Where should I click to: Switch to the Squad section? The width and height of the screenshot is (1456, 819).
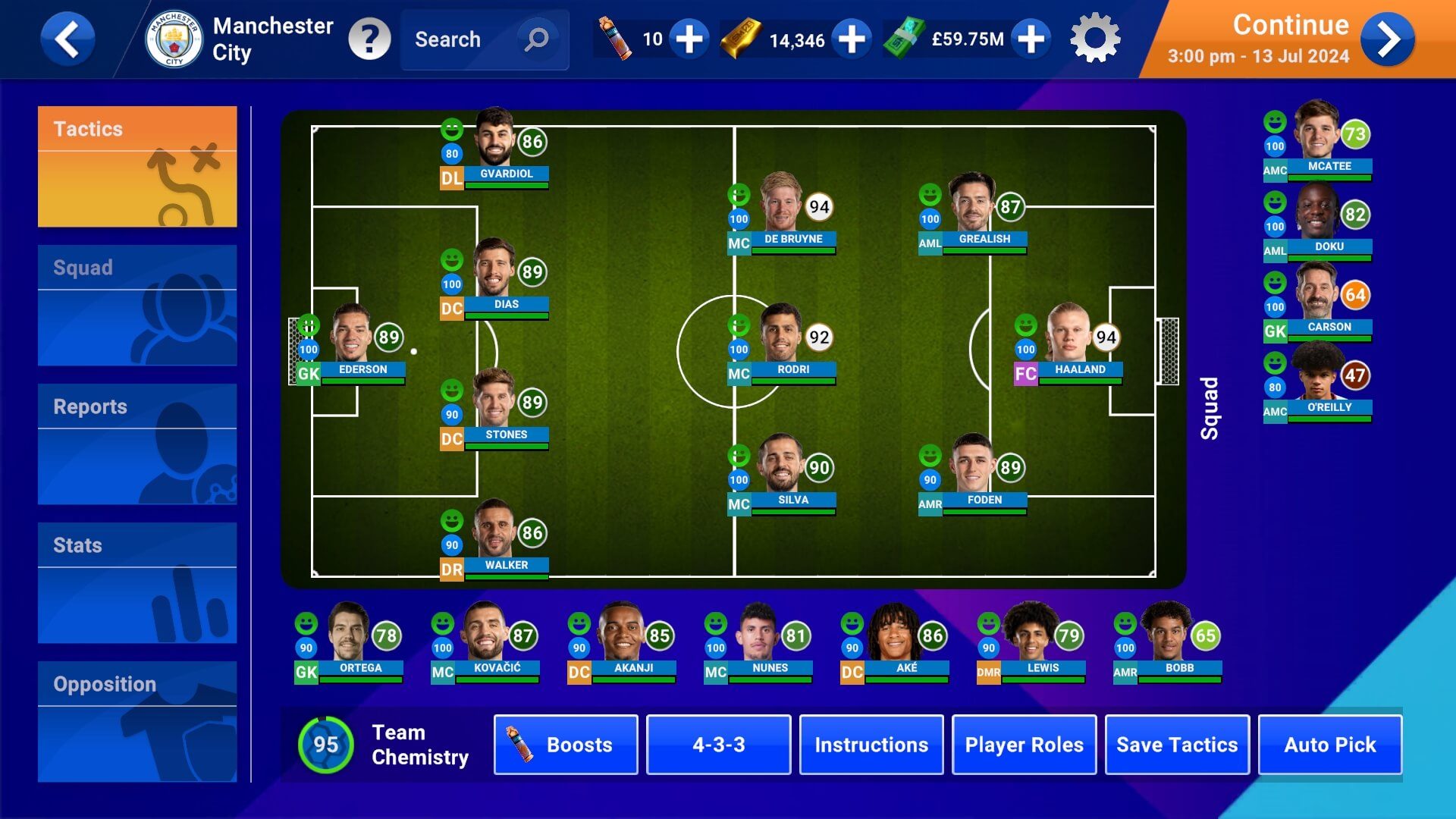137,305
